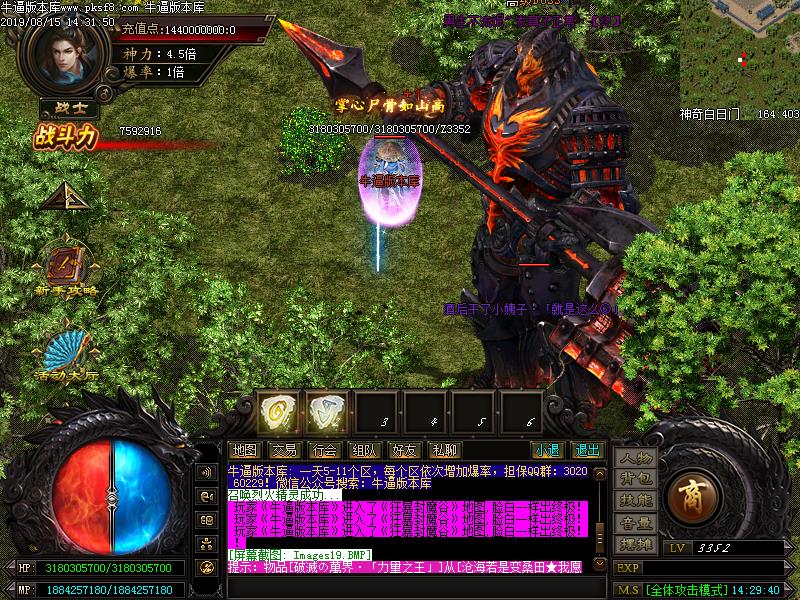
Task: Open the 行会 (Guild) button
Action: (323, 450)
